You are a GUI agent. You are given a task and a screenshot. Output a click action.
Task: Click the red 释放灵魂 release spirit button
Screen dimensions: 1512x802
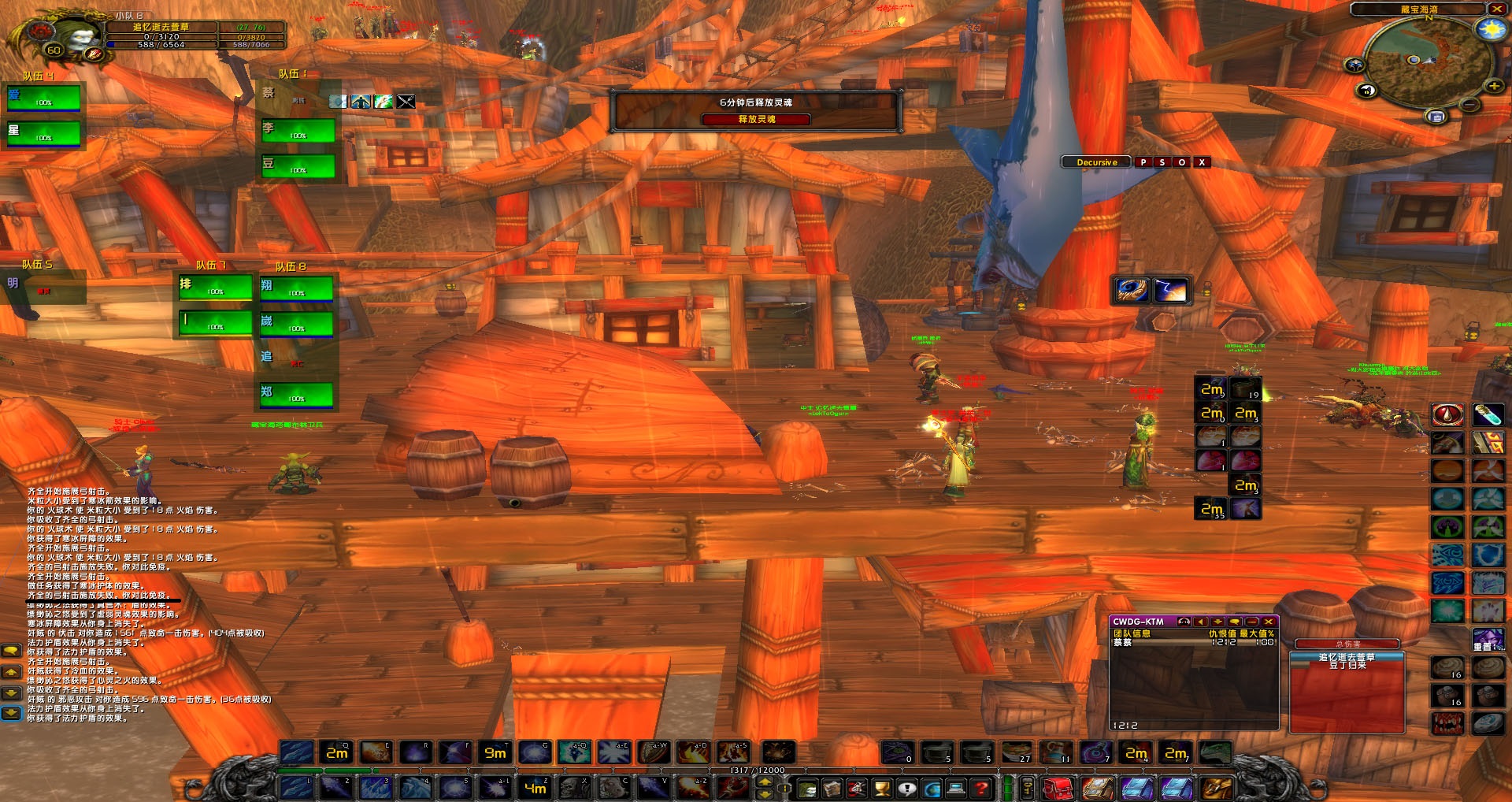tap(756, 119)
